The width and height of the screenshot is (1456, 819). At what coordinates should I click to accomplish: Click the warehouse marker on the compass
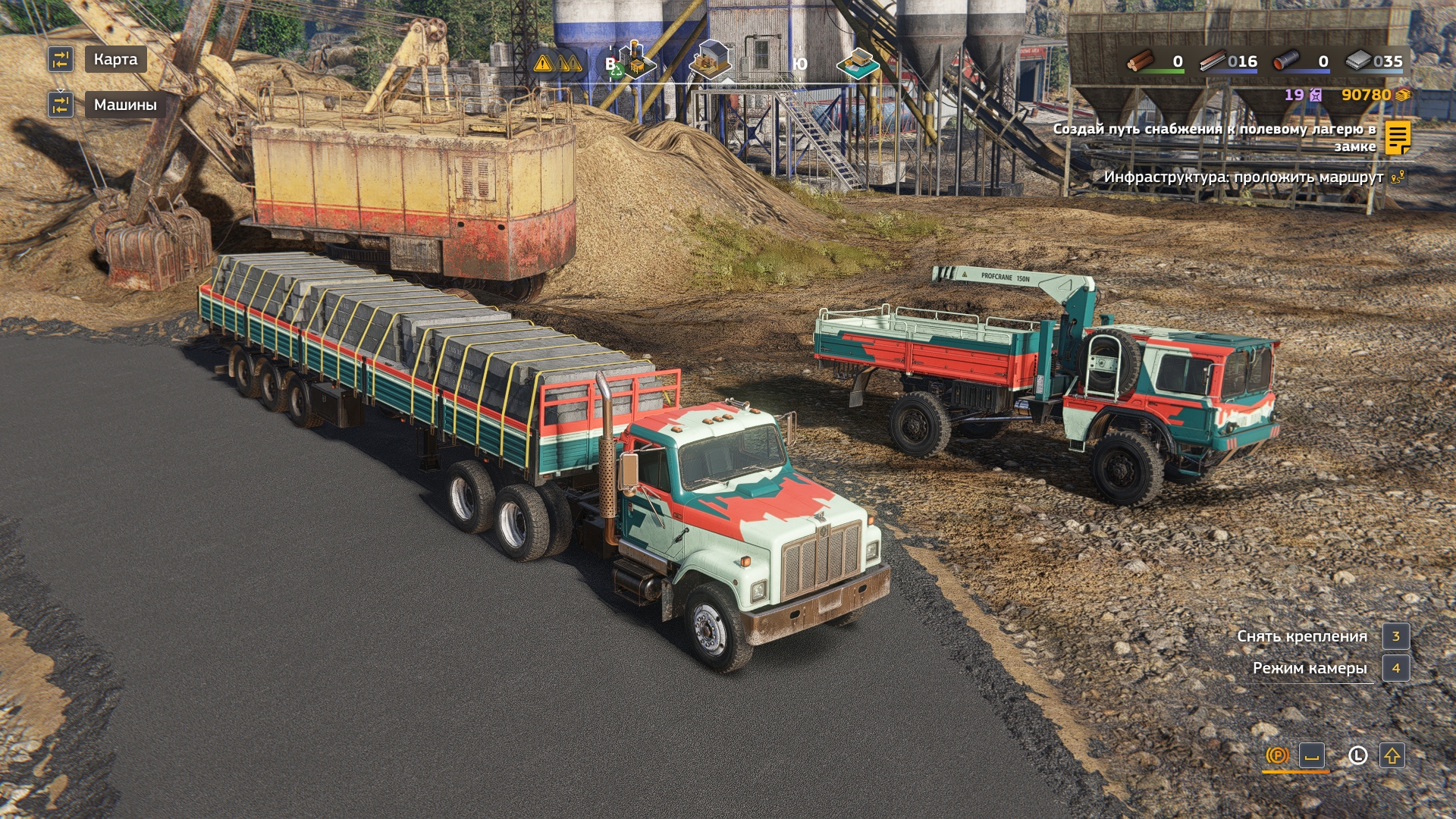711,59
